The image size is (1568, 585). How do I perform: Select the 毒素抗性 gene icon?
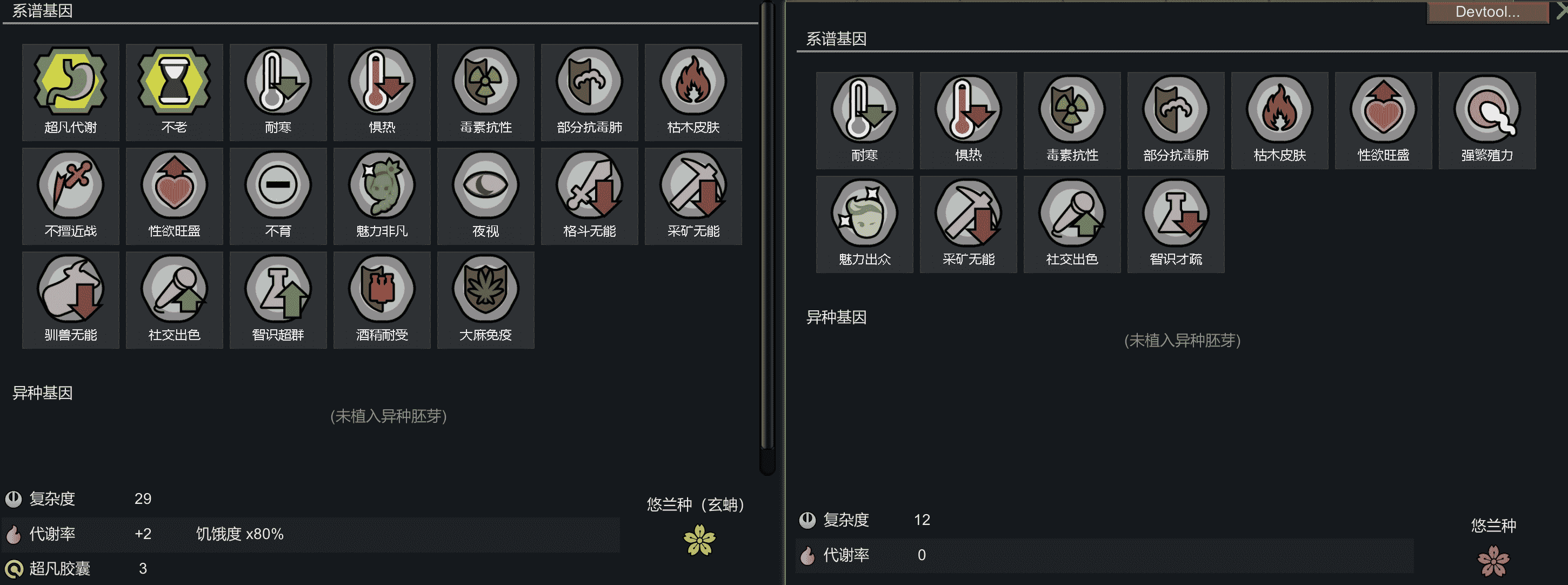[485, 91]
